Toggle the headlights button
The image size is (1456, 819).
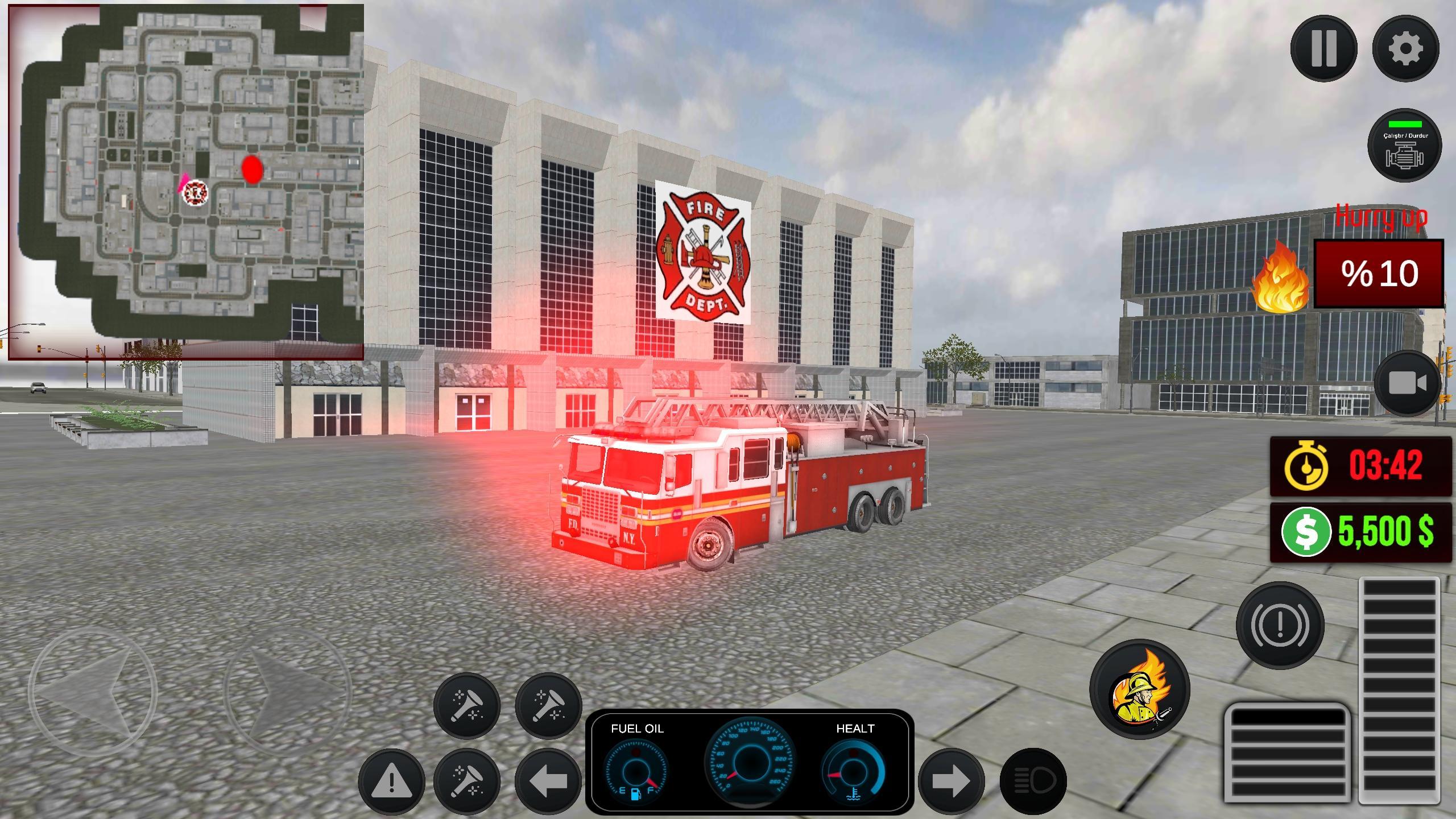[x=1033, y=782]
